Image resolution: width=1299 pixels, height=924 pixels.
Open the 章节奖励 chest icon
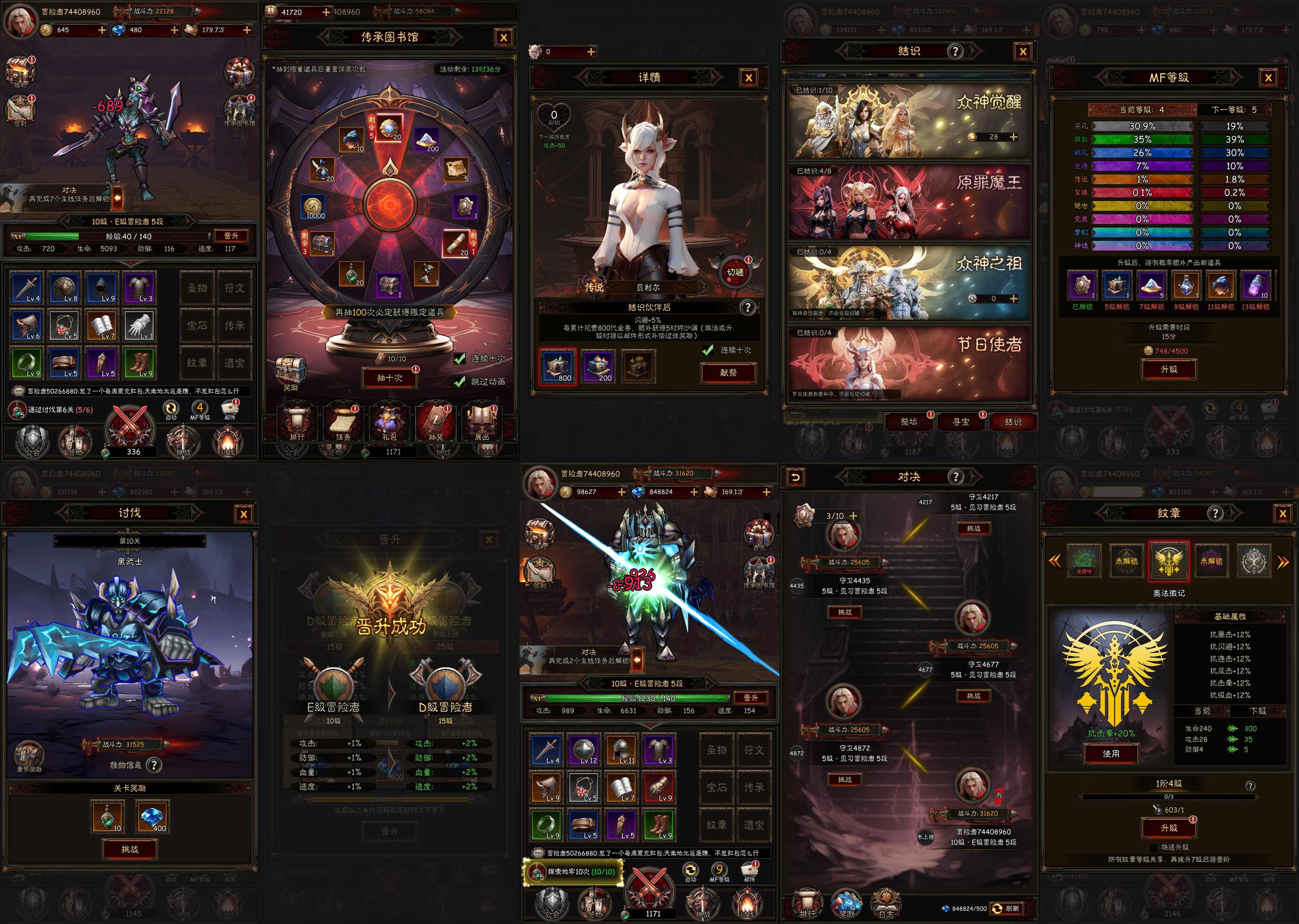(x=29, y=755)
